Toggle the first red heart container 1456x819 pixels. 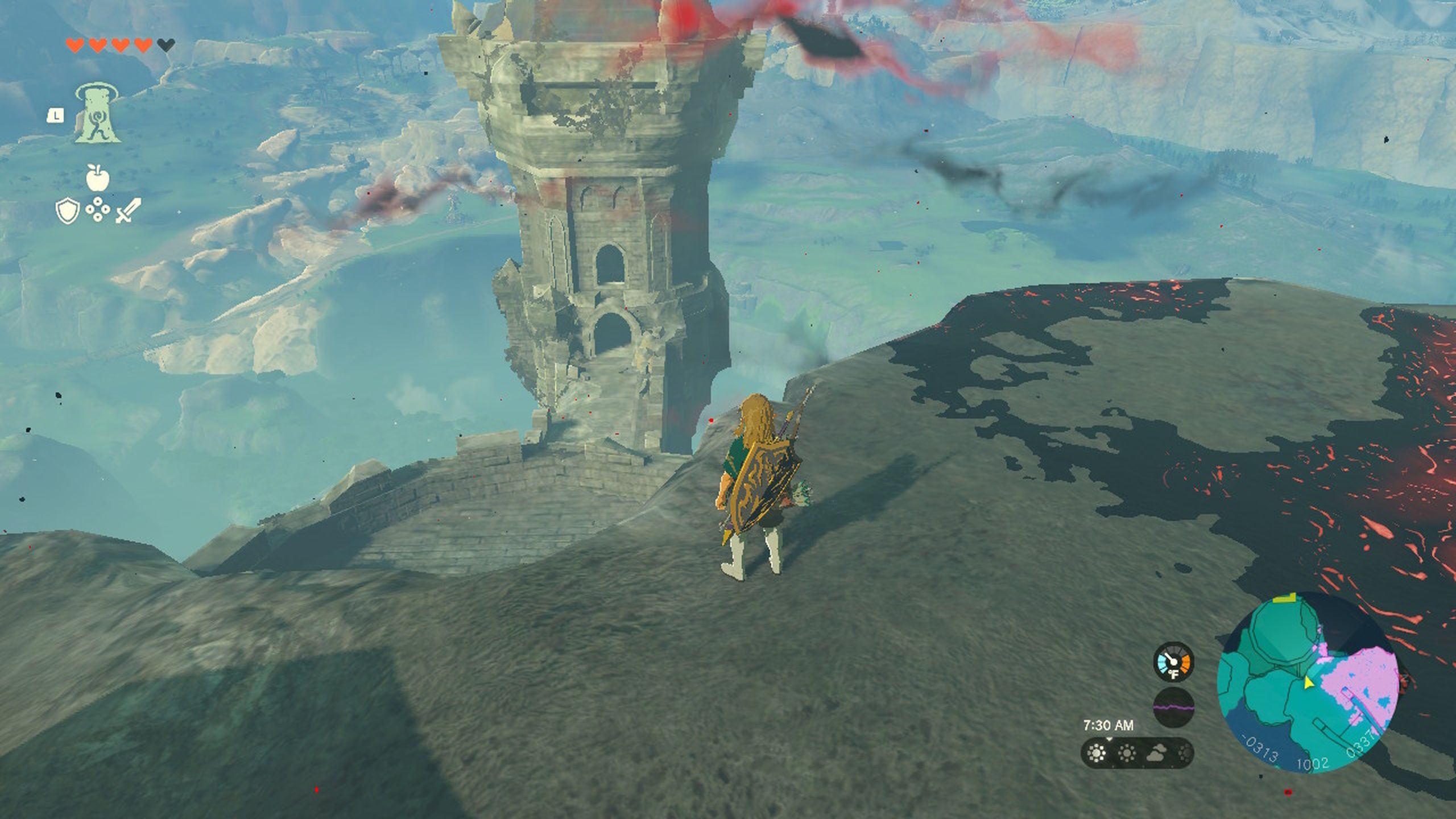[x=74, y=45]
